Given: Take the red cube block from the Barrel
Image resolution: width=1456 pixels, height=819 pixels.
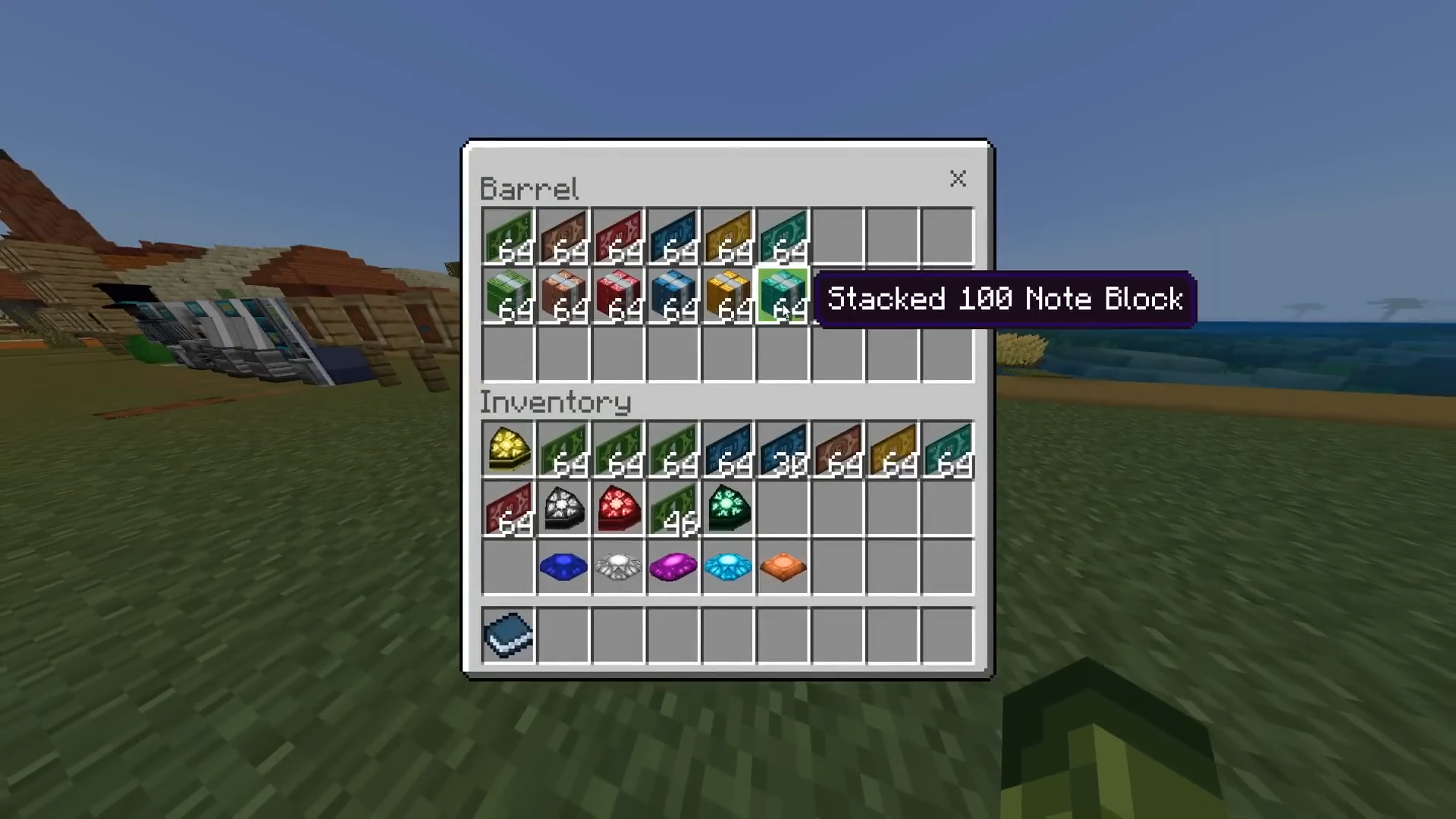Looking at the screenshot, I should (618, 294).
